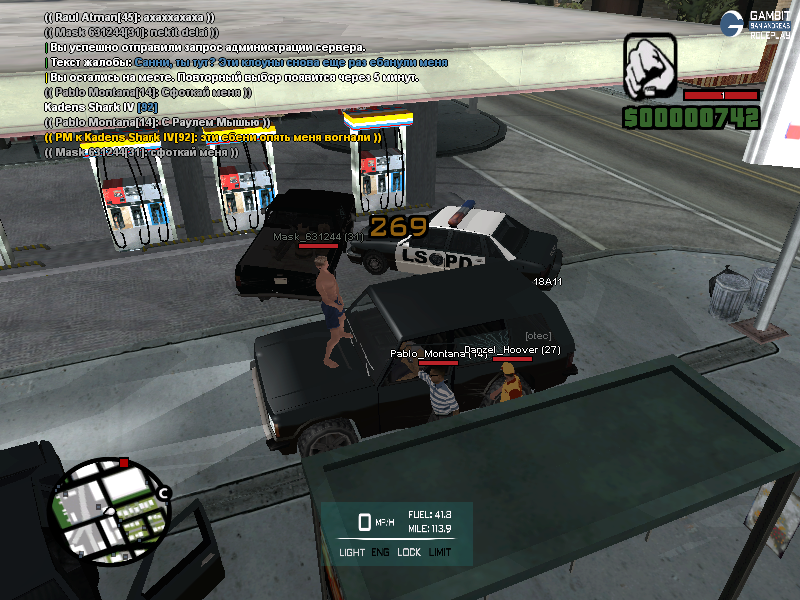This screenshot has width=800, height=600.
Task: Toggle the LOCK indicator on speedometer
Action: tap(409, 552)
